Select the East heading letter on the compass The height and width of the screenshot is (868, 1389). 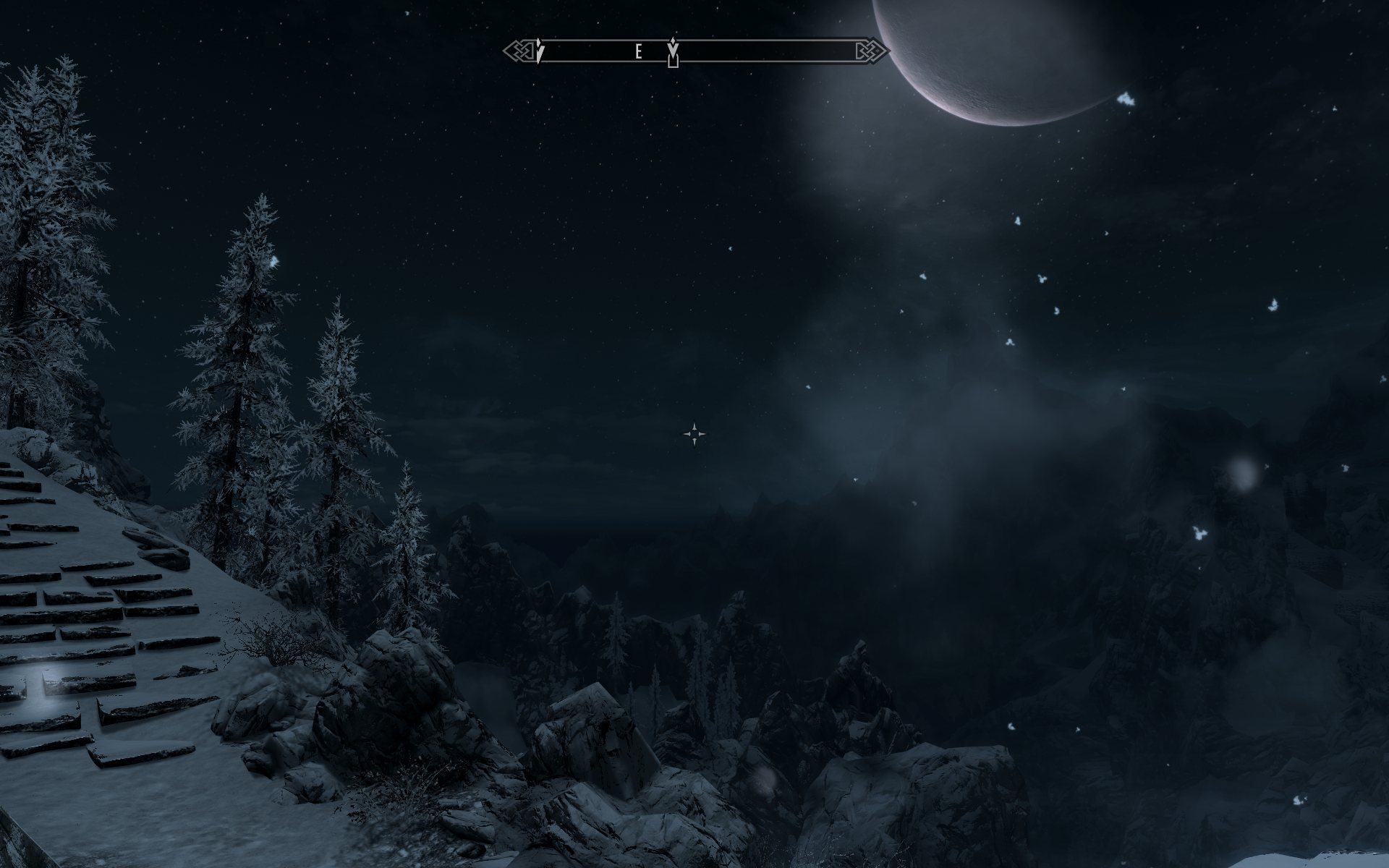pyautogui.click(x=638, y=51)
